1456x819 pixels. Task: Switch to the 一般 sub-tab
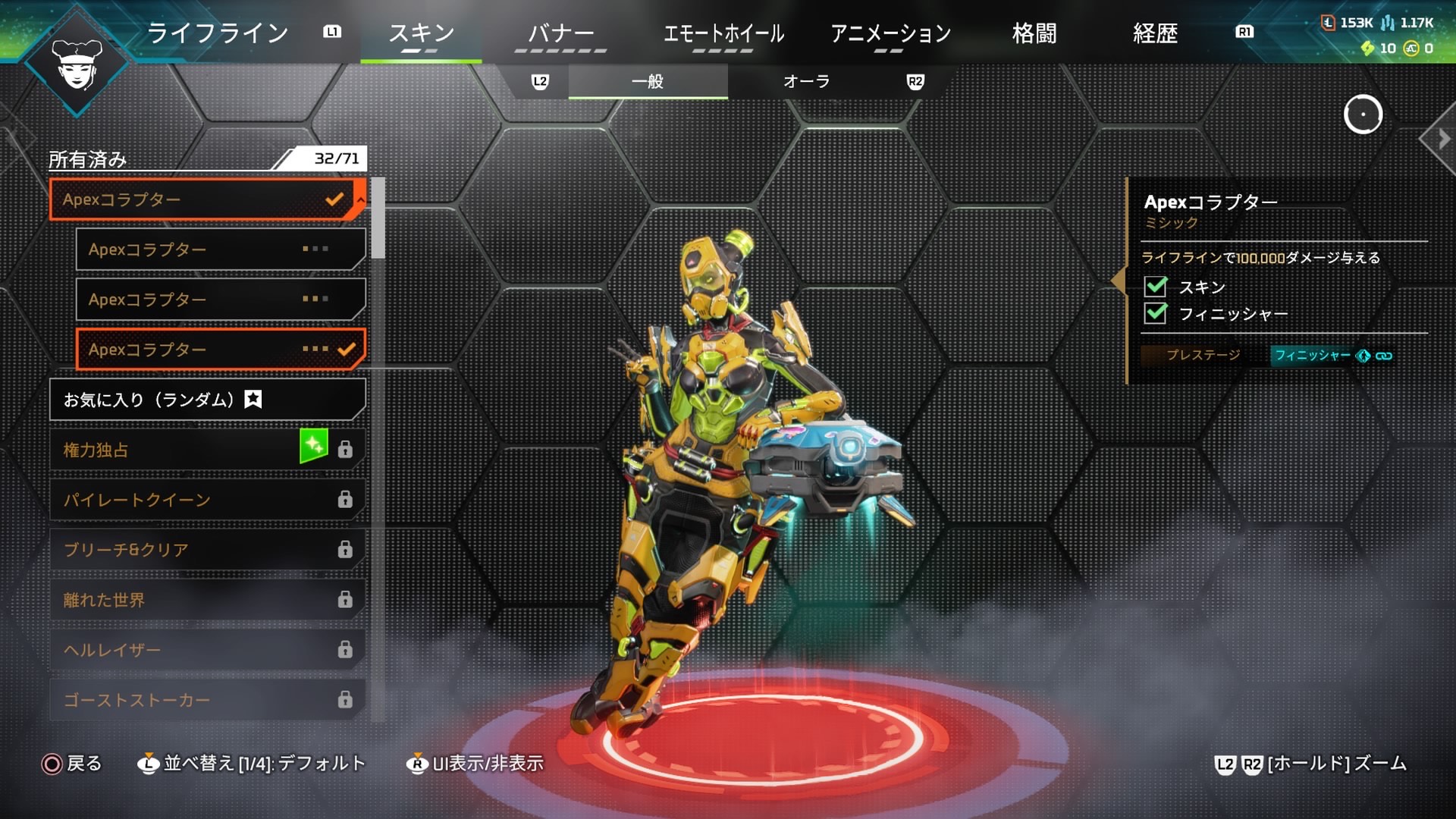(648, 82)
